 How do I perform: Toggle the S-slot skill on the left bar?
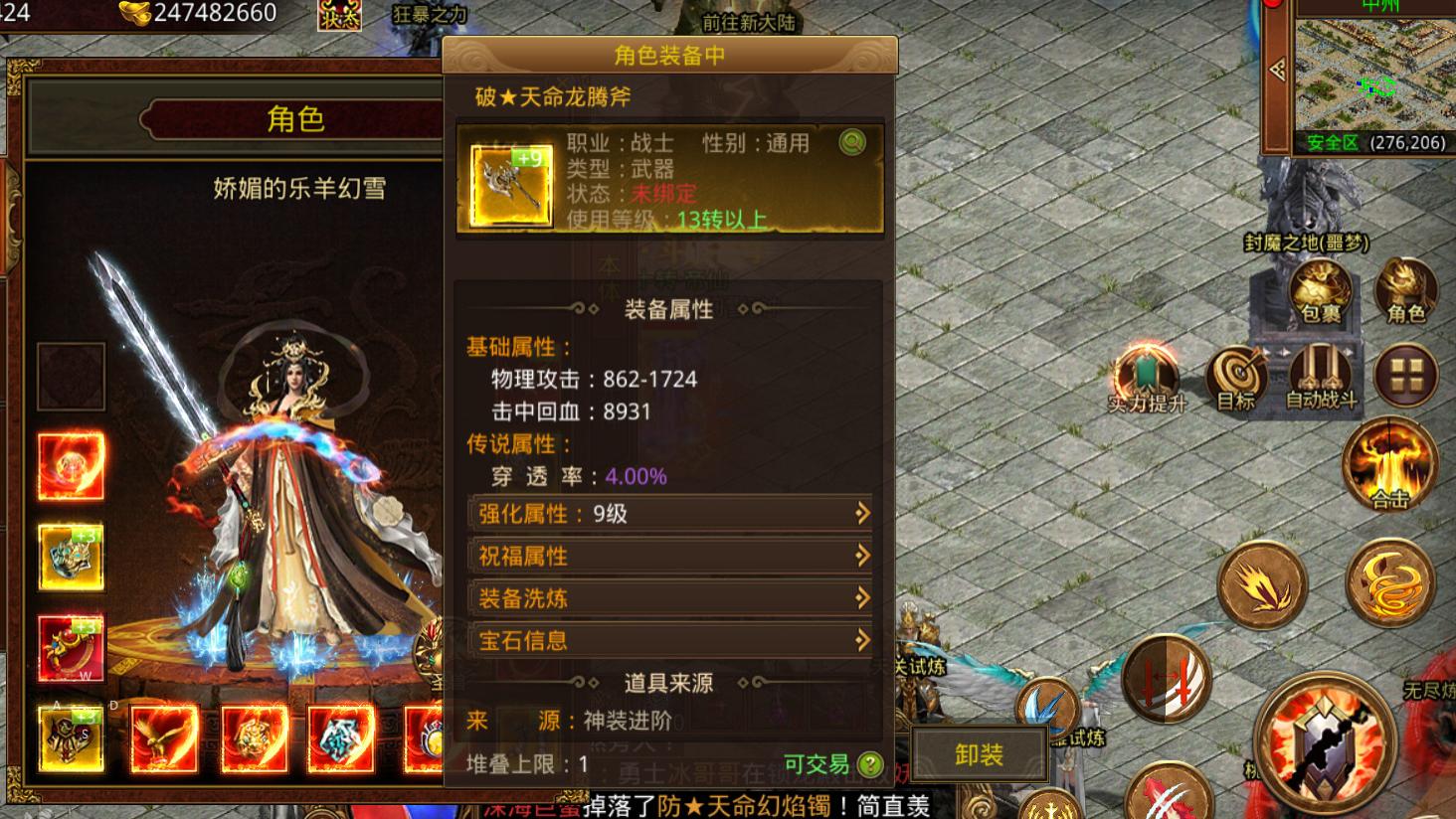pos(70,740)
